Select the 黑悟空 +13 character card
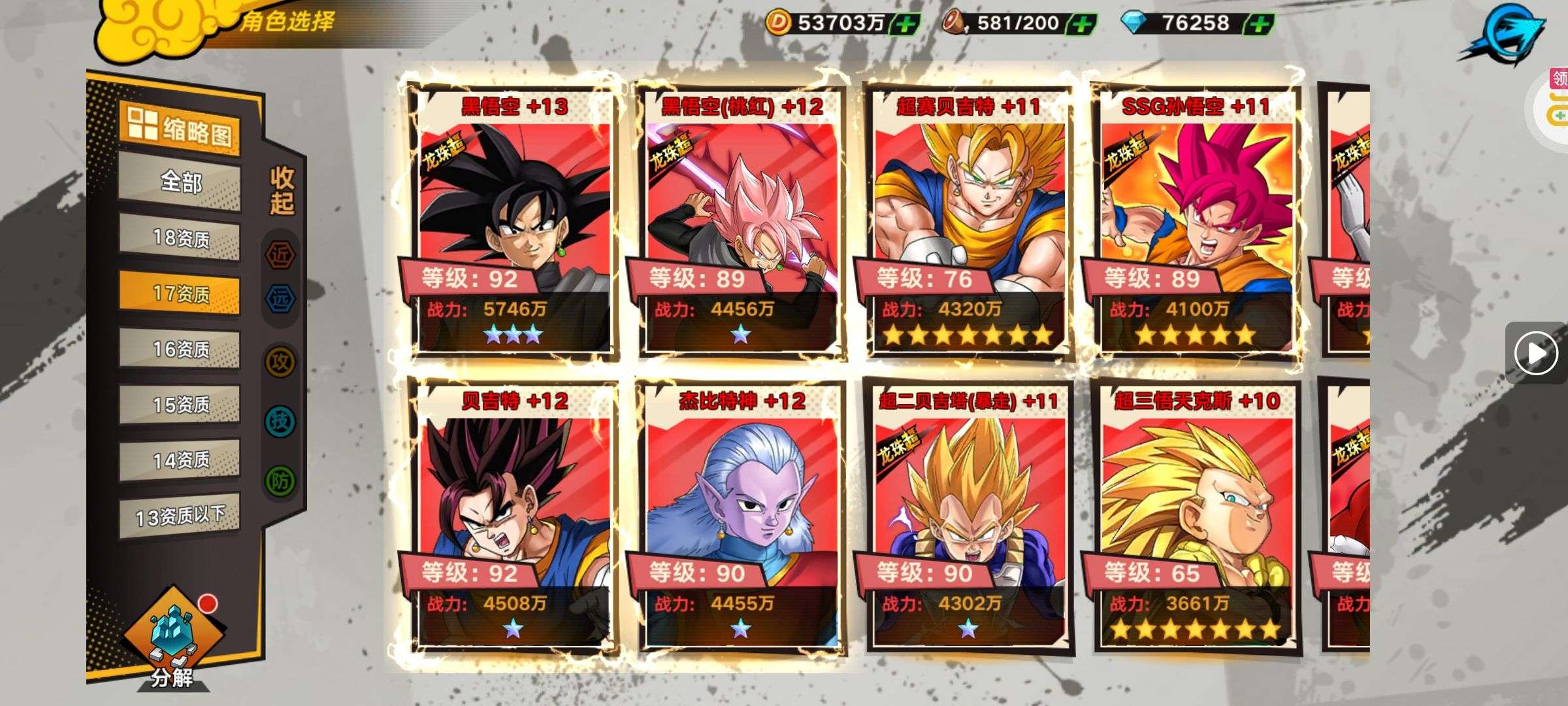Image resolution: width=1568 pixels, height=706 pixels. click(x=514, y=222)
